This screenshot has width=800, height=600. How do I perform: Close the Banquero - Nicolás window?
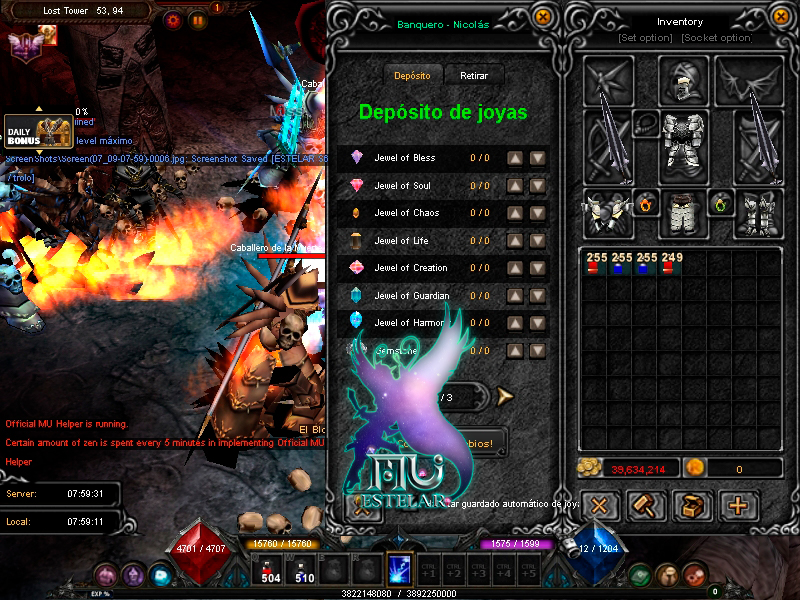[542, 16]
